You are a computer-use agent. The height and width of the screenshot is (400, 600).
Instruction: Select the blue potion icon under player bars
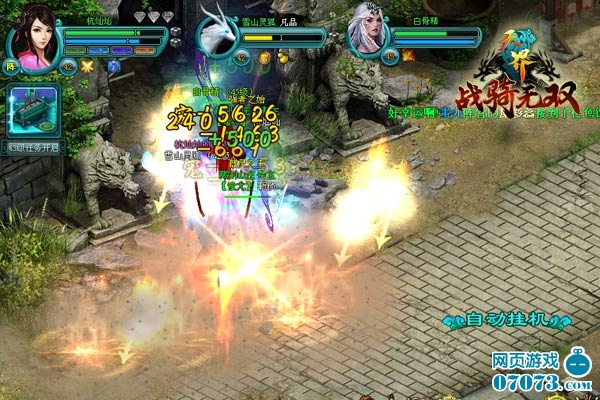coord(112,66)
